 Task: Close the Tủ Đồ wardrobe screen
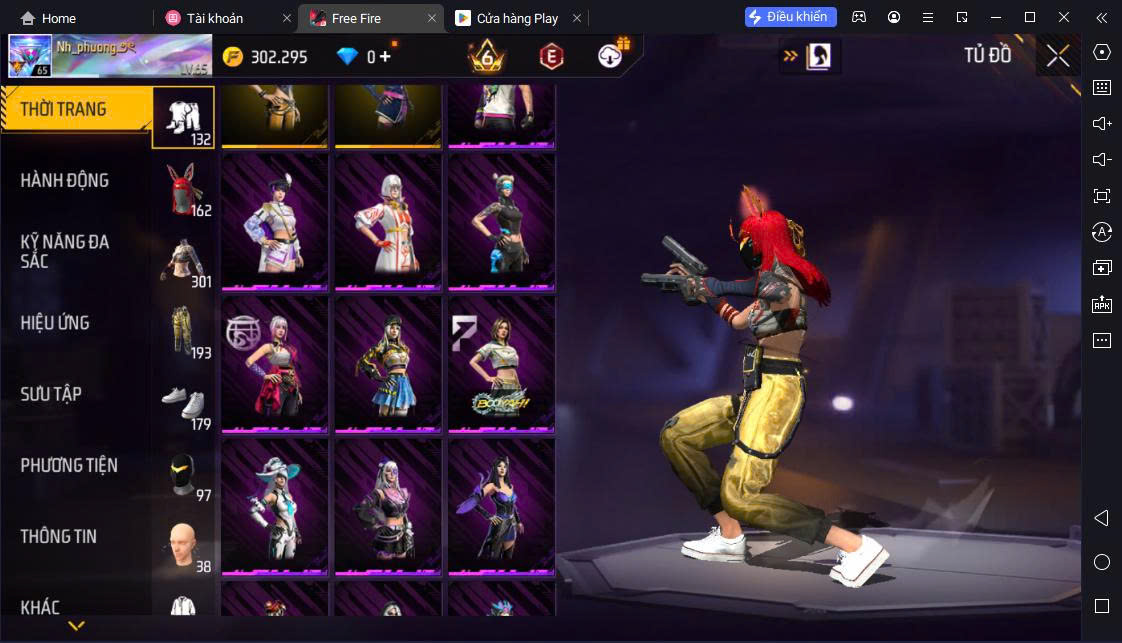pos(1058,56)
